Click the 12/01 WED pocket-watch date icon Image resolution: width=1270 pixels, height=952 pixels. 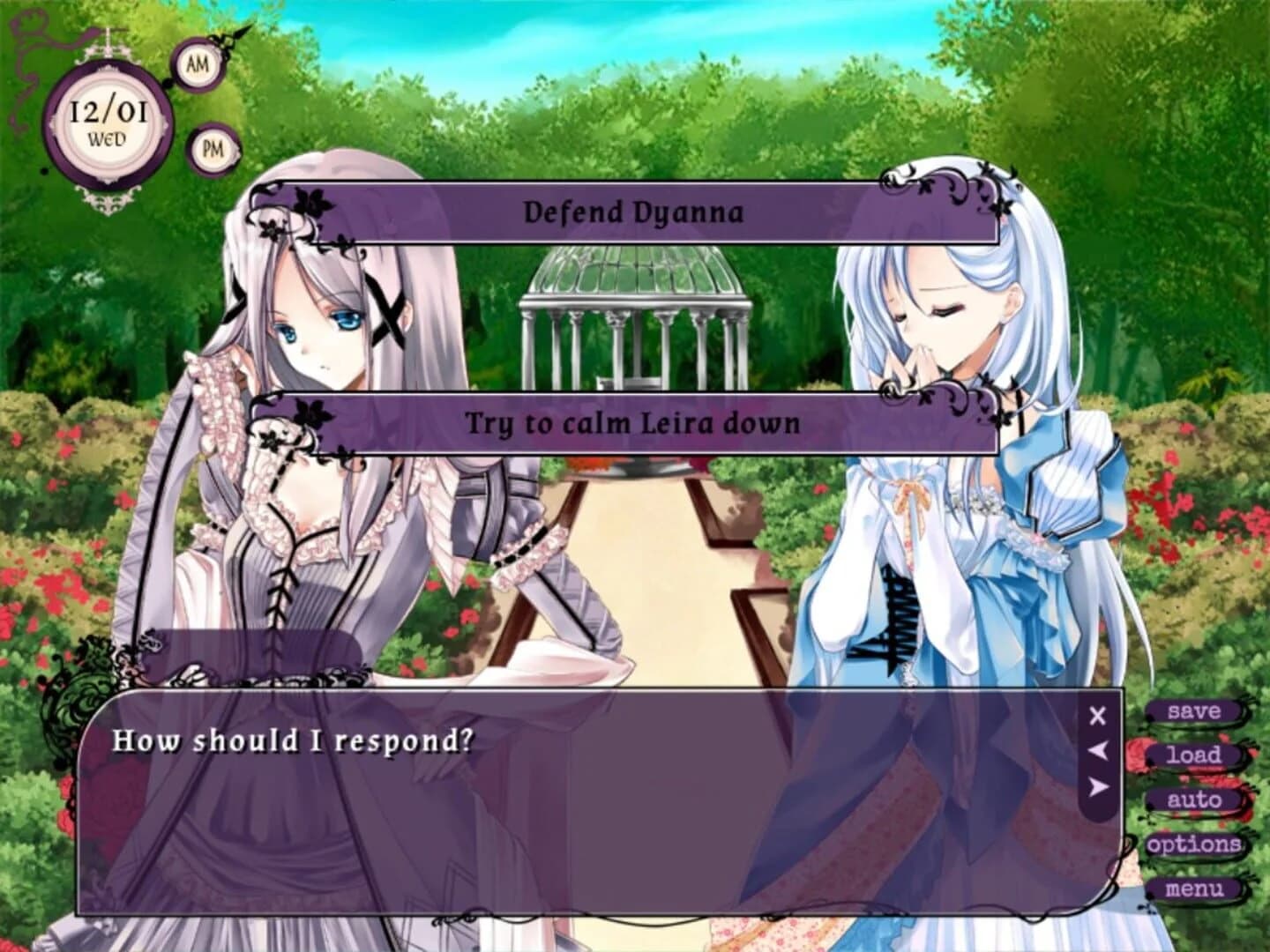coord(108,119)
